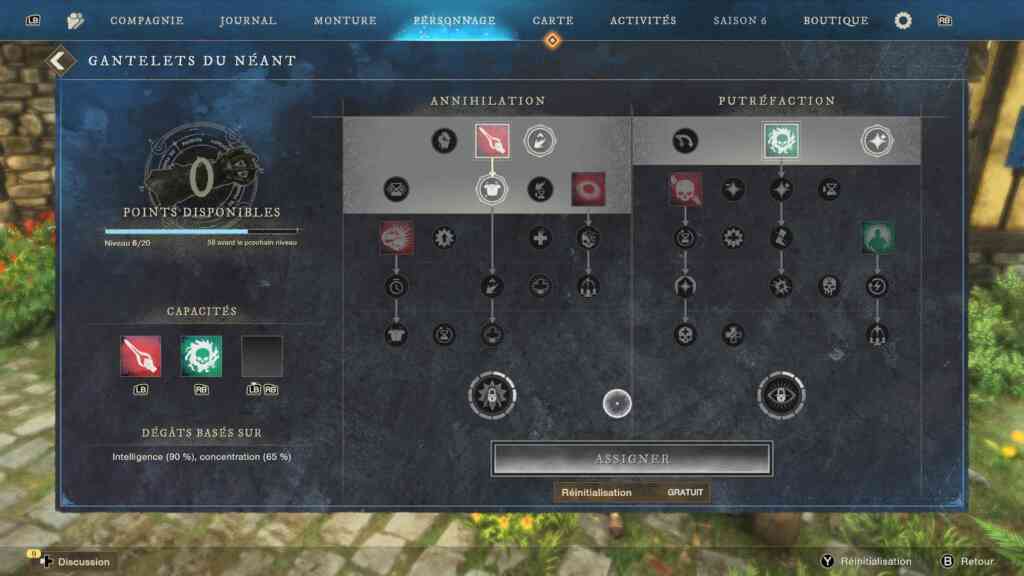Select the red ring skill in Annihilation
Screen dimensions: 1024x576
[588, 189]
